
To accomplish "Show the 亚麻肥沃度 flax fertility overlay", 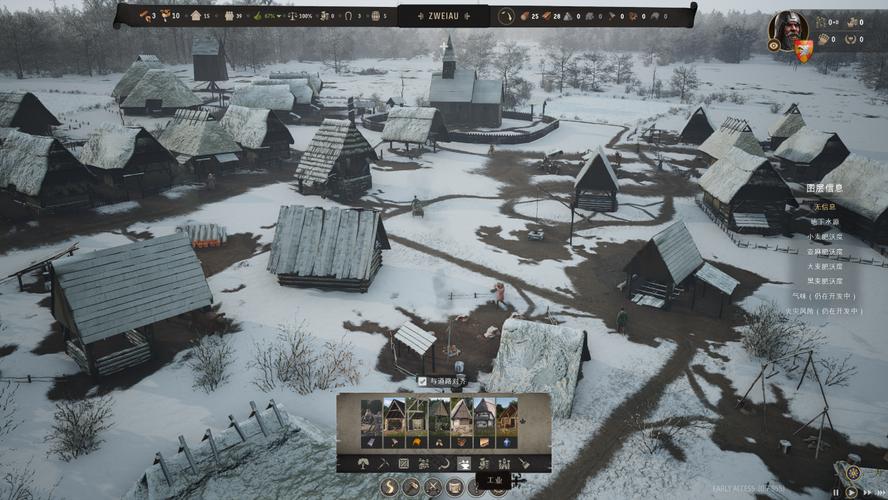I will pyautogui.click(x=824, y=252).
